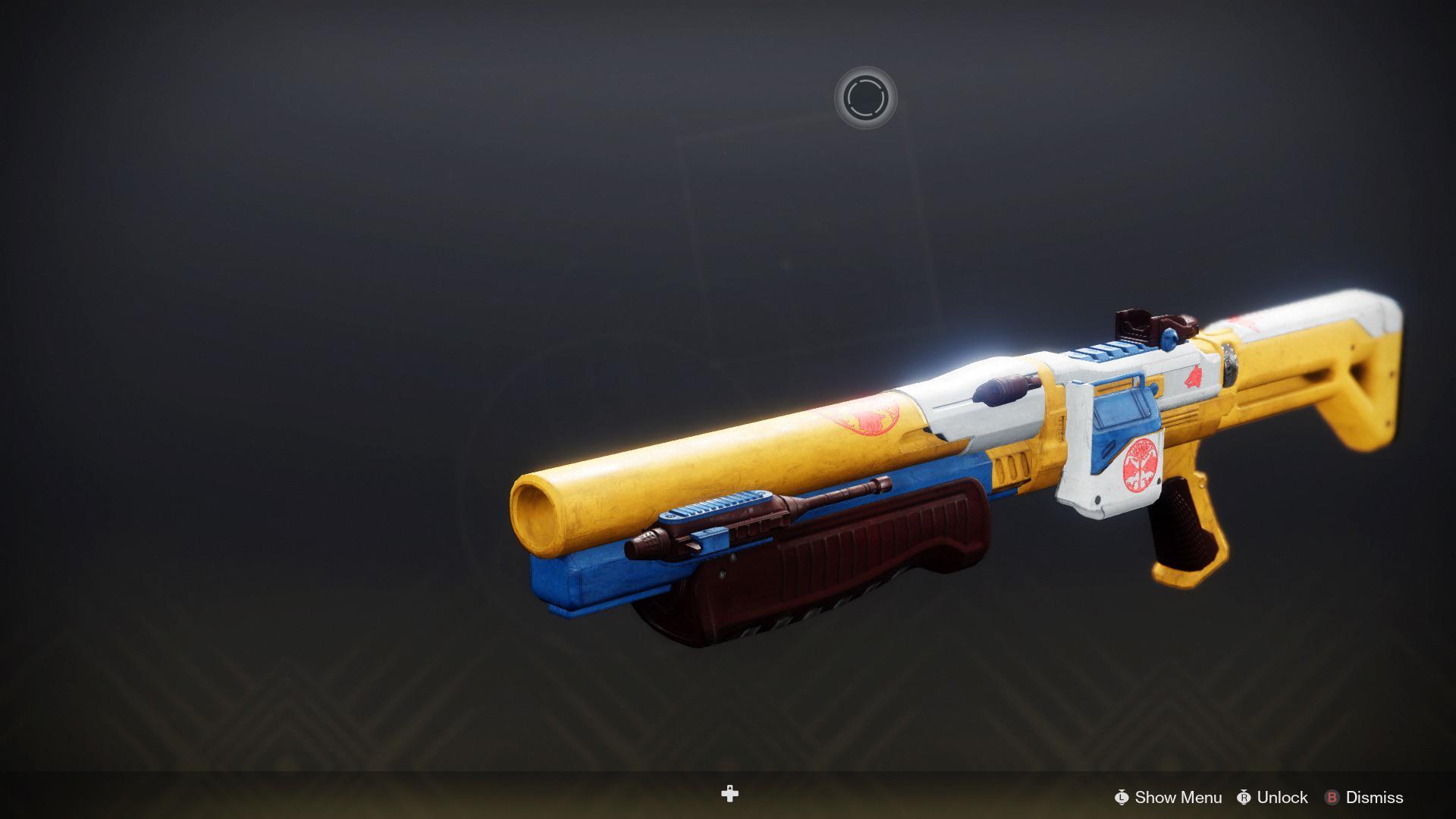This screenshot has height=819, width=1456.
Task: Click the Dismiss label
Action: [x=1374, y=798]
